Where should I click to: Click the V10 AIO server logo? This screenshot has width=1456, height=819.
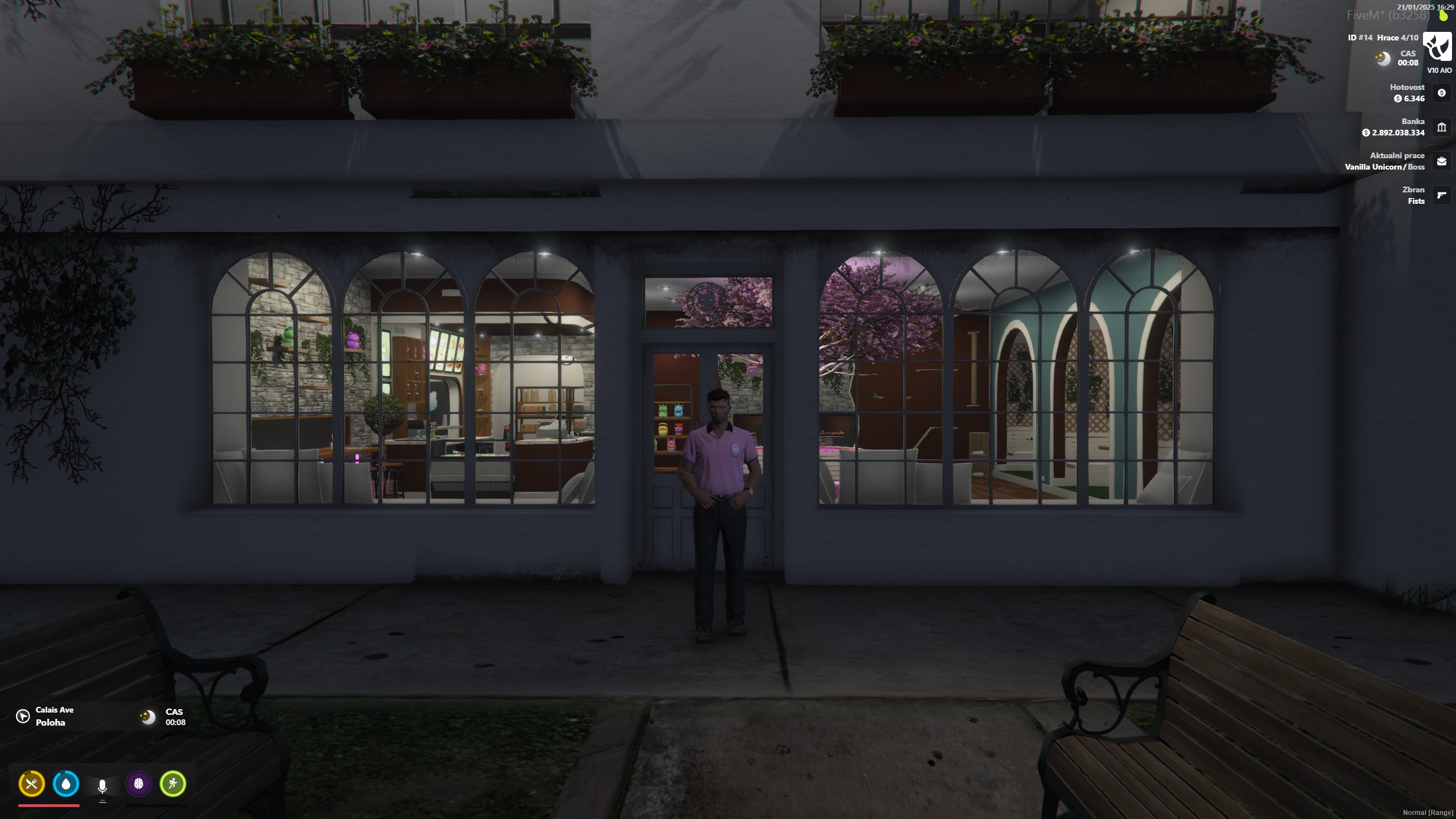point(1437,47)
